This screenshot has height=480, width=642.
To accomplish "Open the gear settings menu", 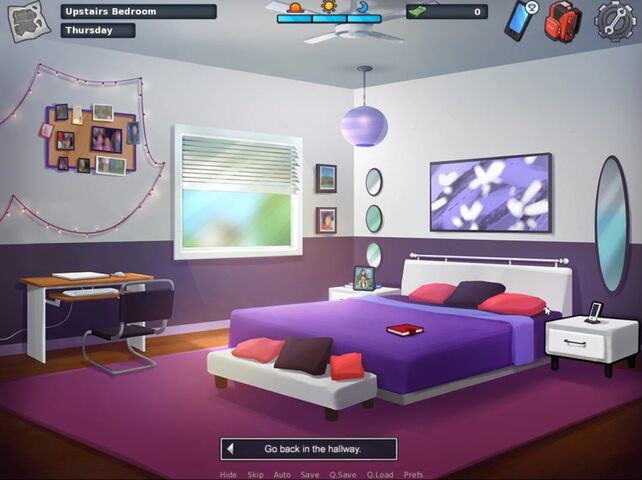I will click(x=615, y=21).
